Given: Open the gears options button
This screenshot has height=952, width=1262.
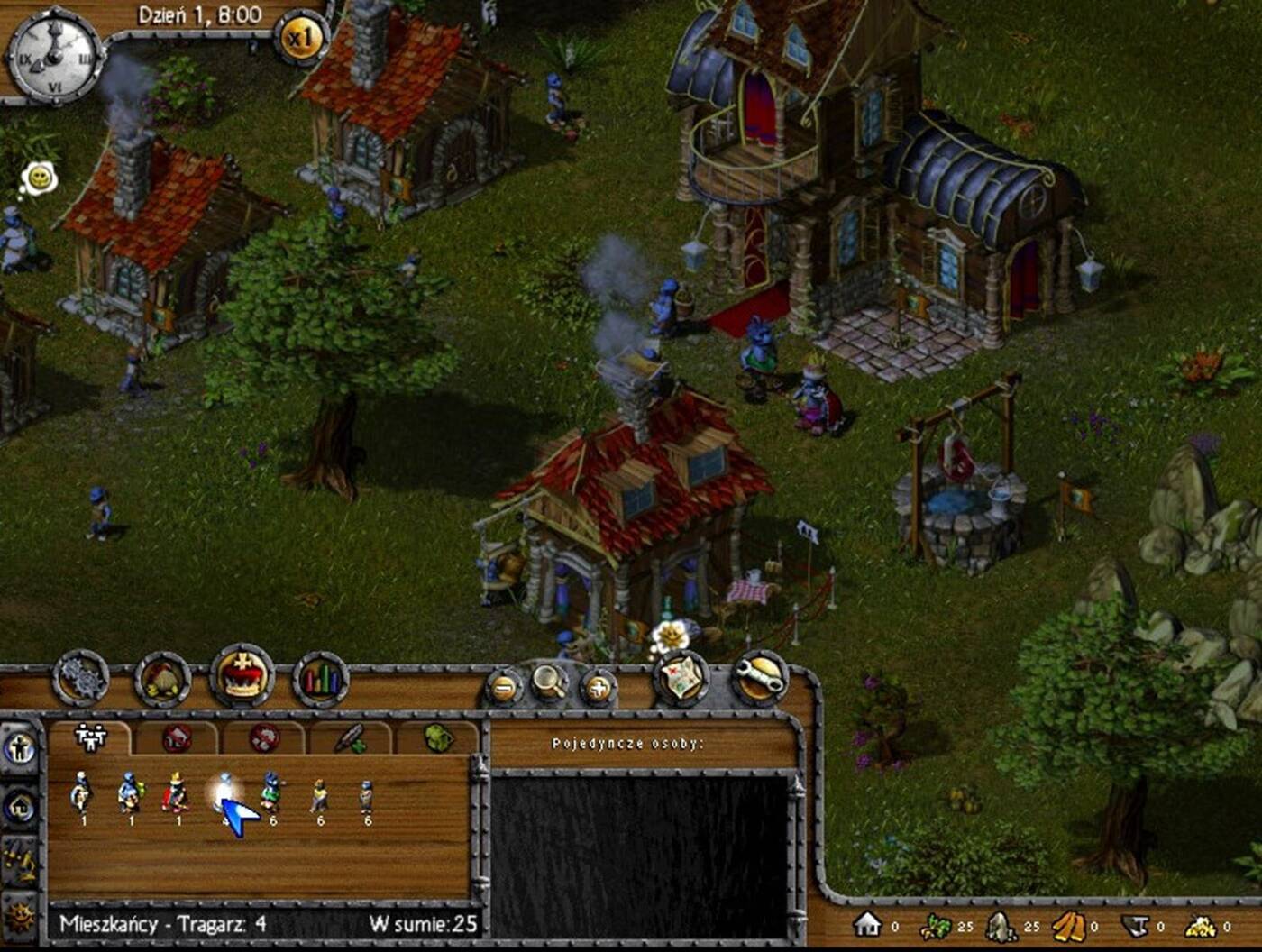Looking at the screenshot, I should [x=81, y=680].
